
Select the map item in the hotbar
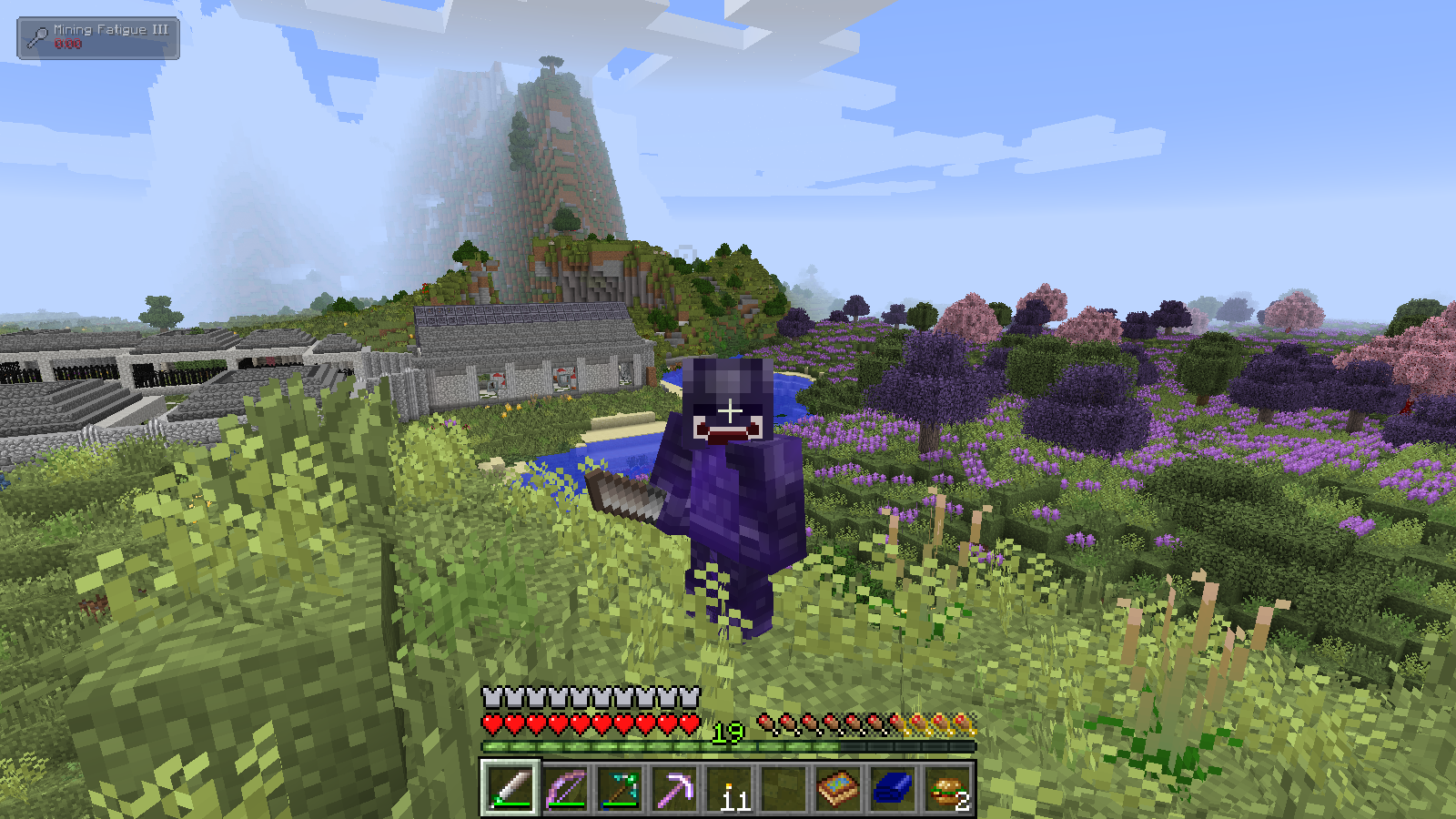click(837, 785)
